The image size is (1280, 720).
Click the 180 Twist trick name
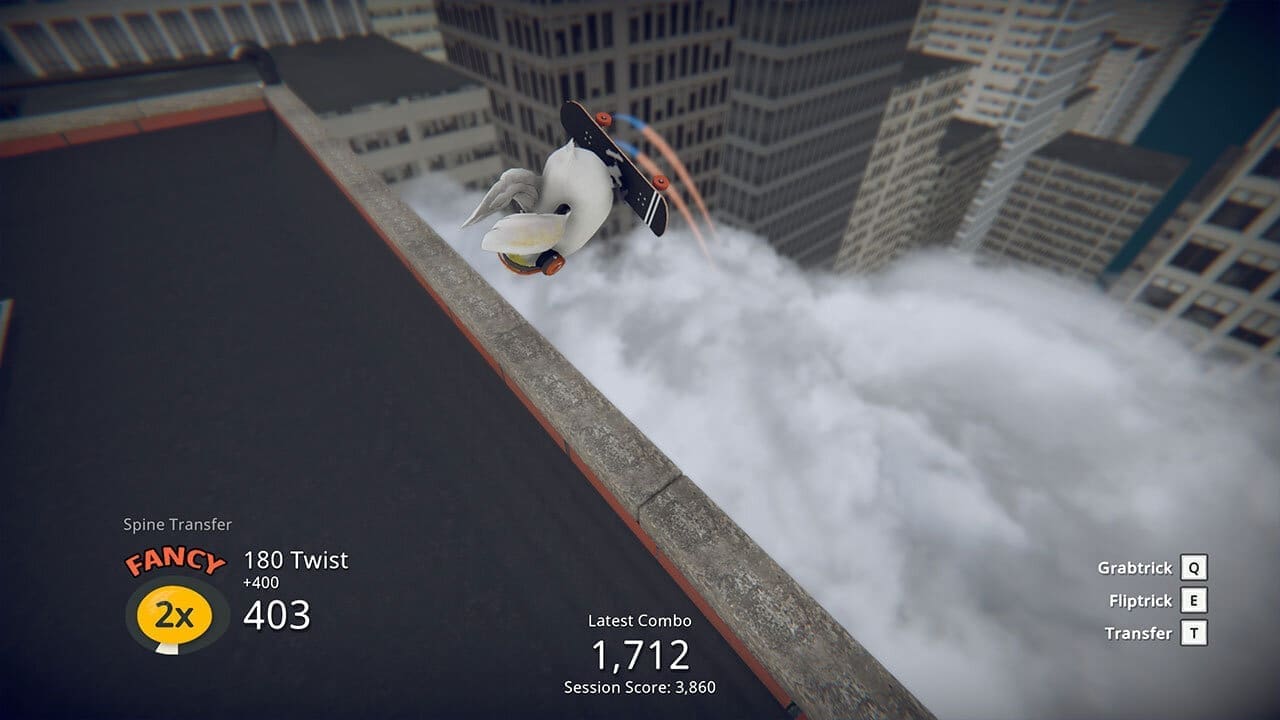295,560
